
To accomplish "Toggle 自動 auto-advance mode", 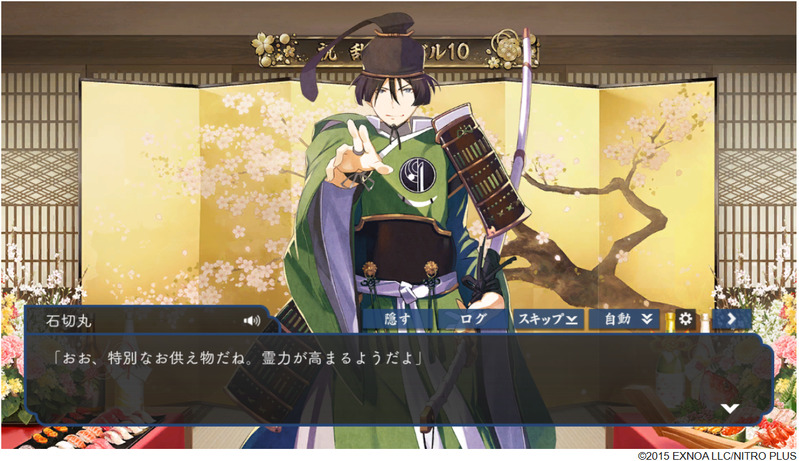I will (627, 319).
